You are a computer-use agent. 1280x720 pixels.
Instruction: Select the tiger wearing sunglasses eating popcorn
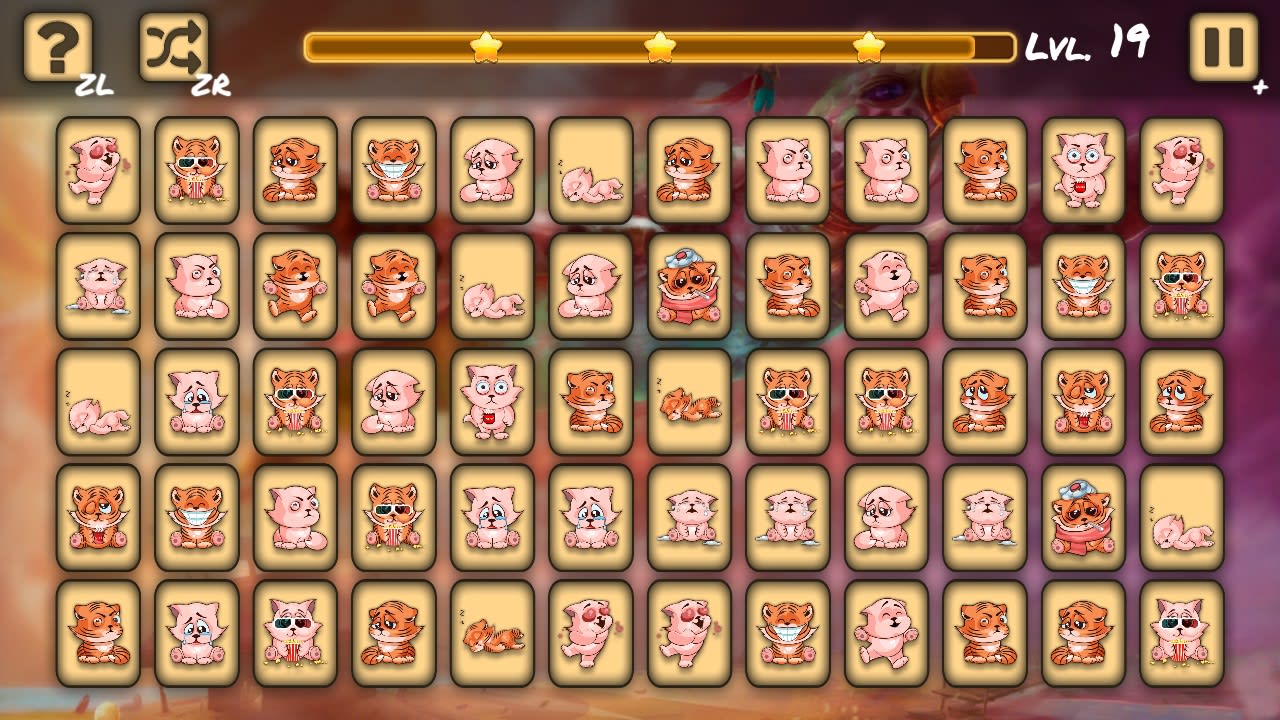point(196,170)
